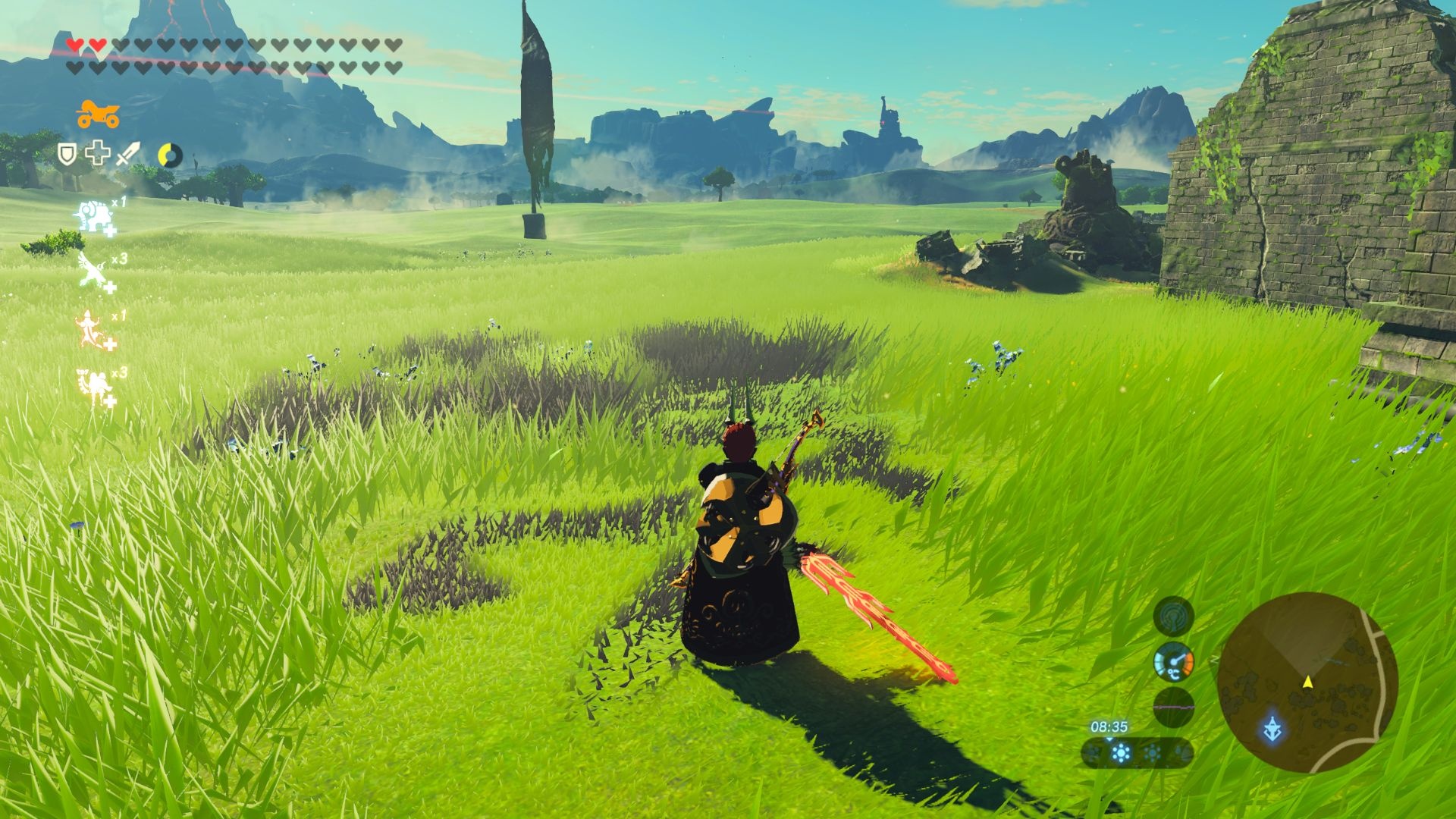Click the blue shrine marker on minimap
Image resolution: width=1456 pixels, height=819 pixels.
coord(1272,730)
